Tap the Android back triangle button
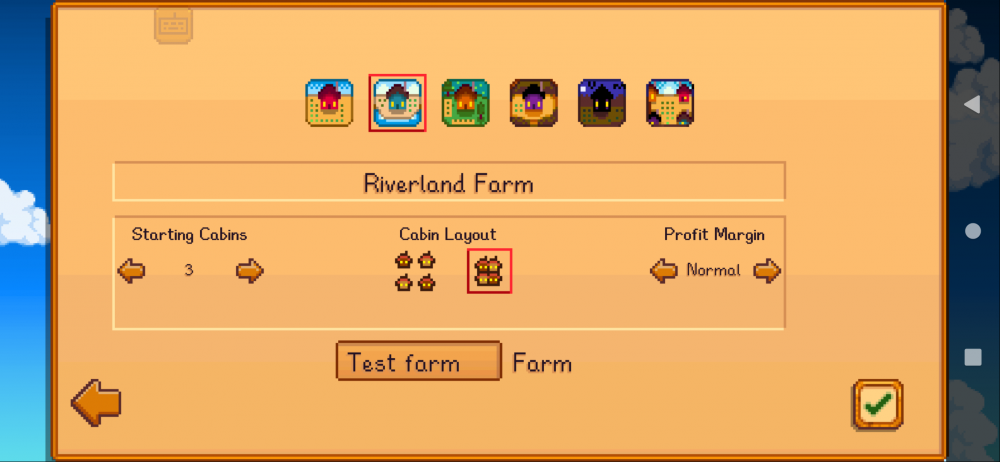Screen dimensions: 1000x462 (972, 104)
